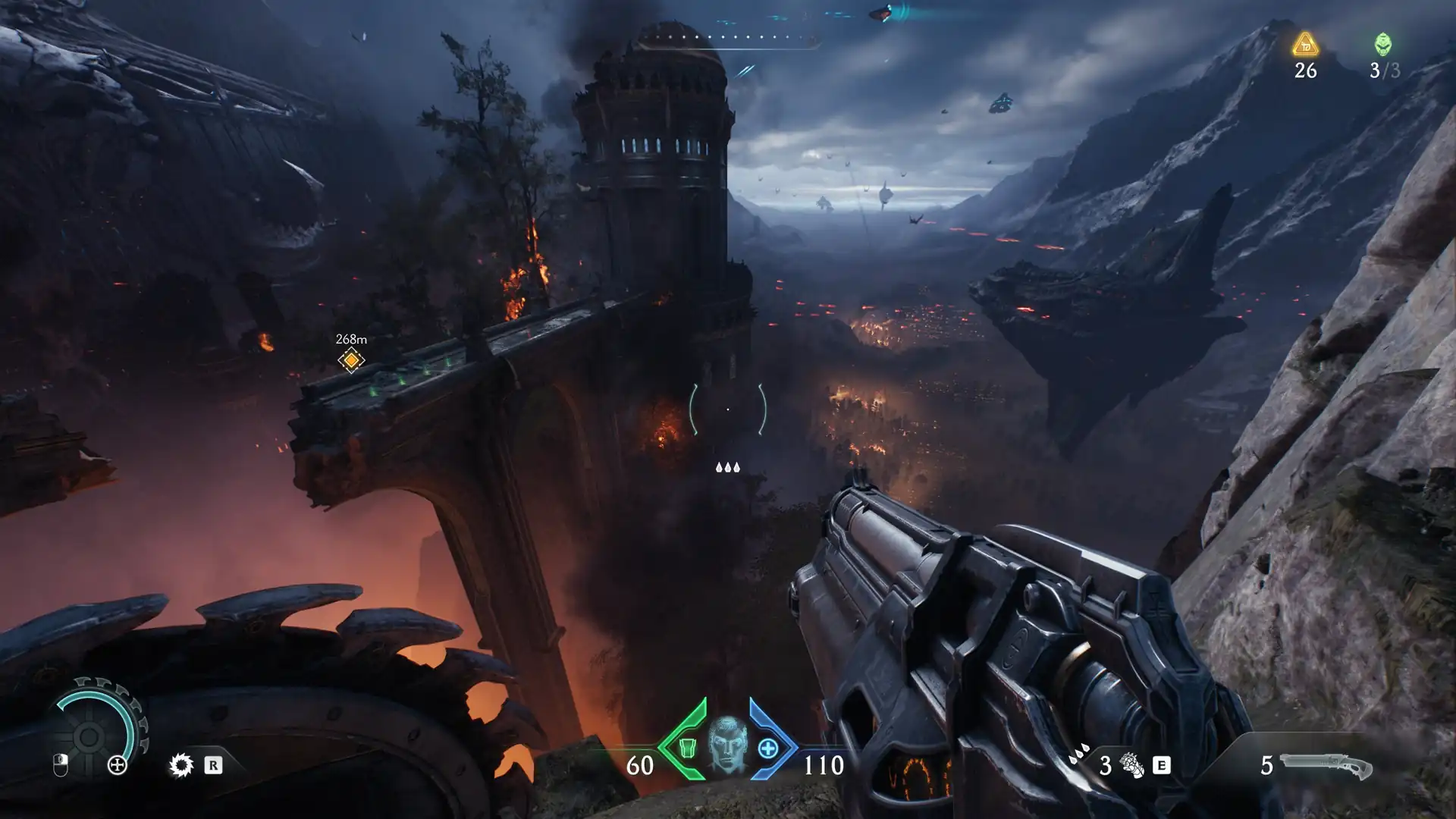The width and height of the screenshot is (1456, 819).
Task: Select the shotgun weapon icon
Action: click(1326, 765)
